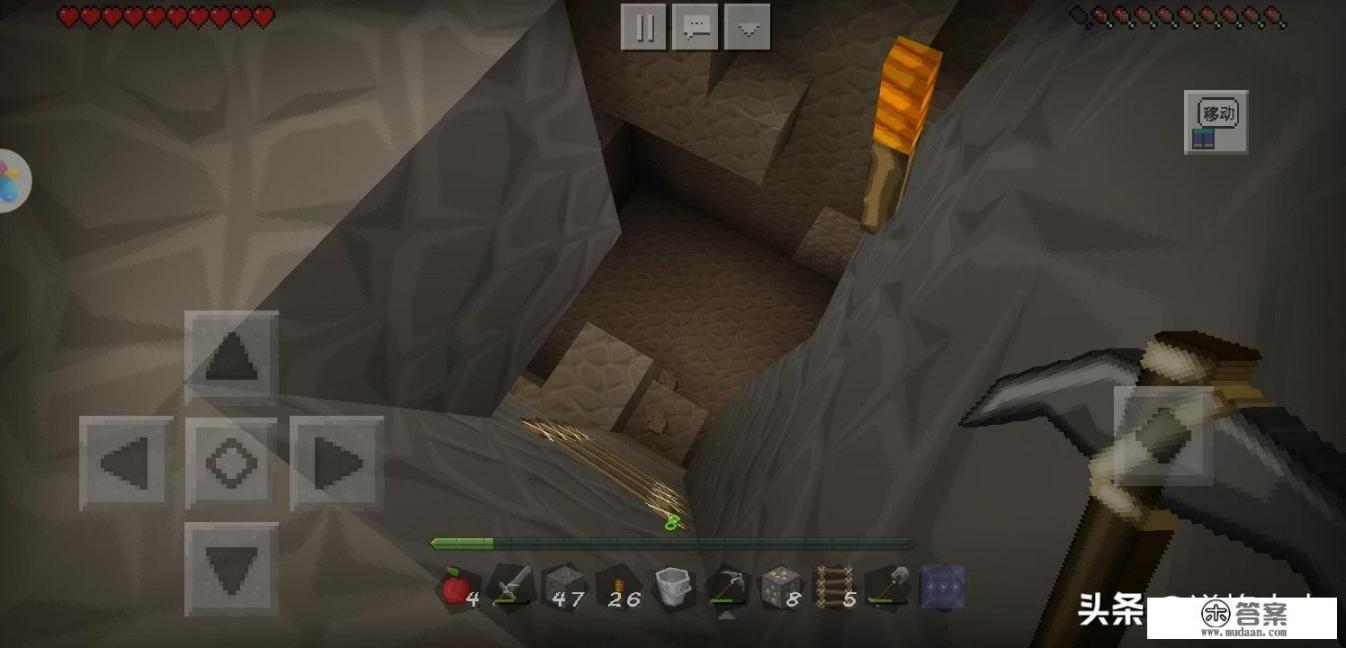Select the ore block stack of 8
The height and width of the screenshot is (648, 1346).
[x=780, y=587]
